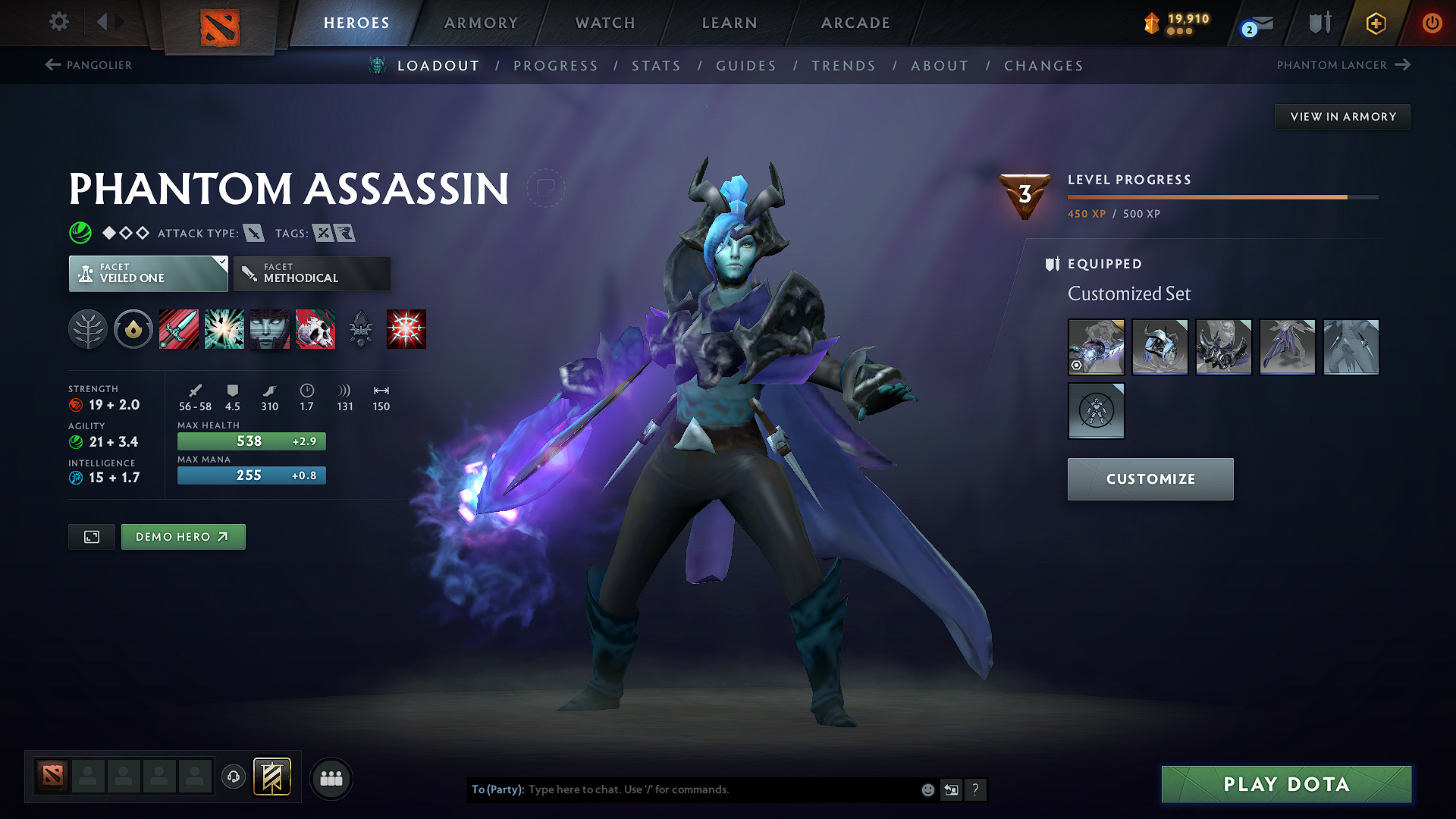
Task: Toggle party voice chat headphones icon
Action: pyautogui.click(x=233, y=777)
